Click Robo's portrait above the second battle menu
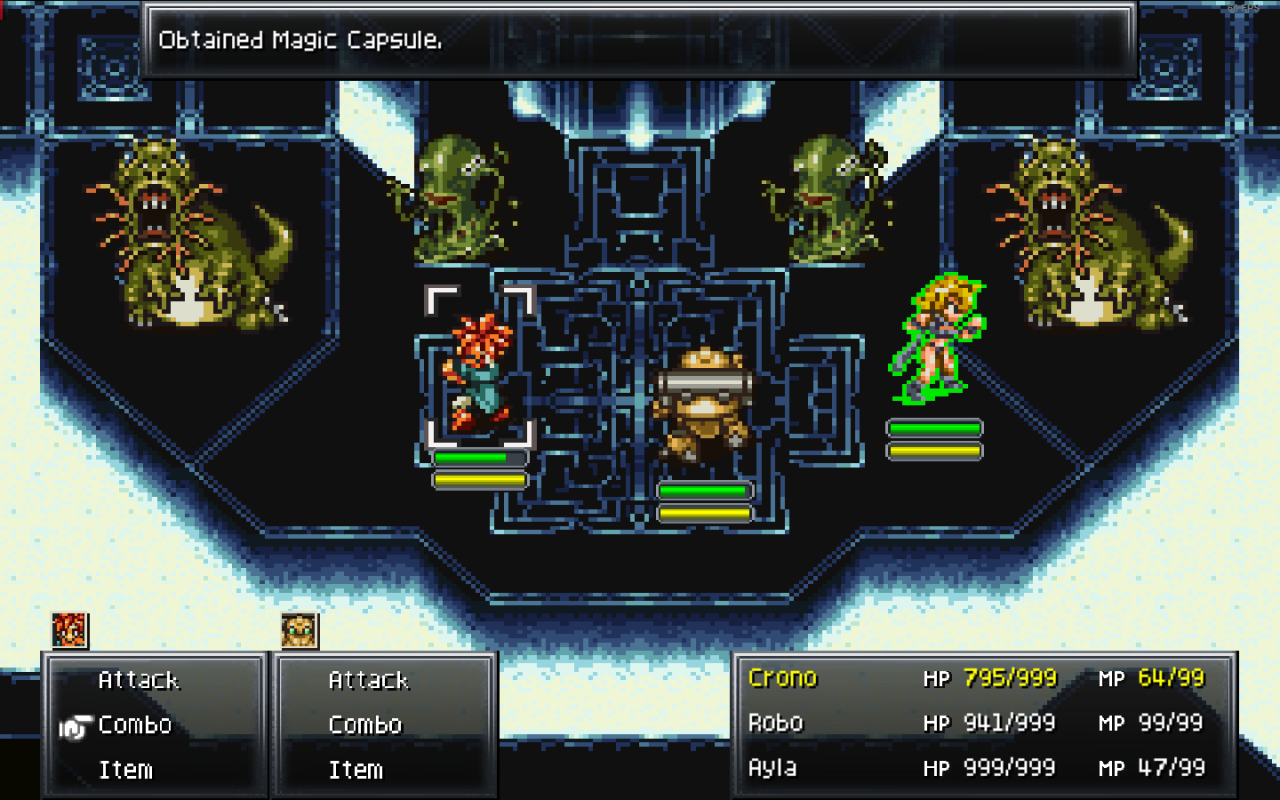Image resolution: width=1280 pixels, height=800 pixels. [297, 628]
